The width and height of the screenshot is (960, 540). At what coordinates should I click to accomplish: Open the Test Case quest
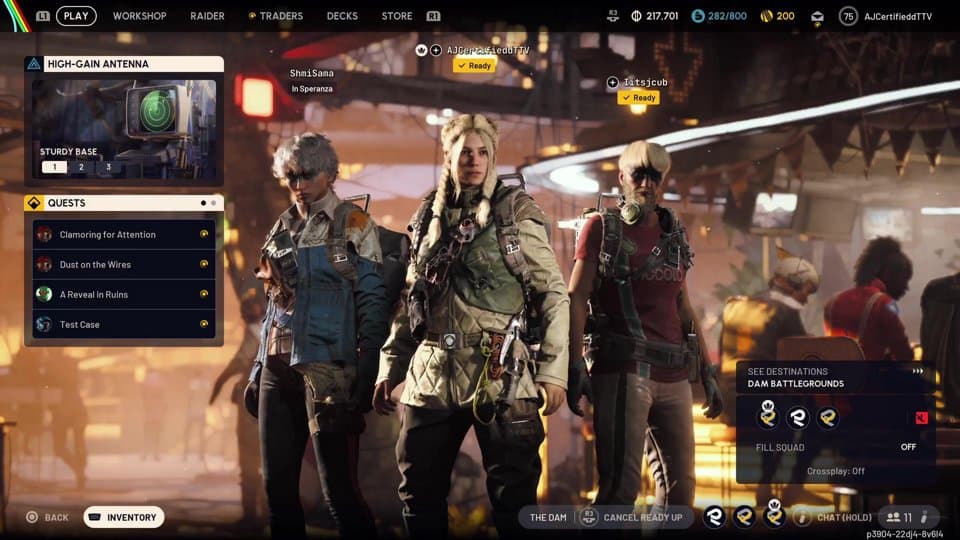(124, 325)
